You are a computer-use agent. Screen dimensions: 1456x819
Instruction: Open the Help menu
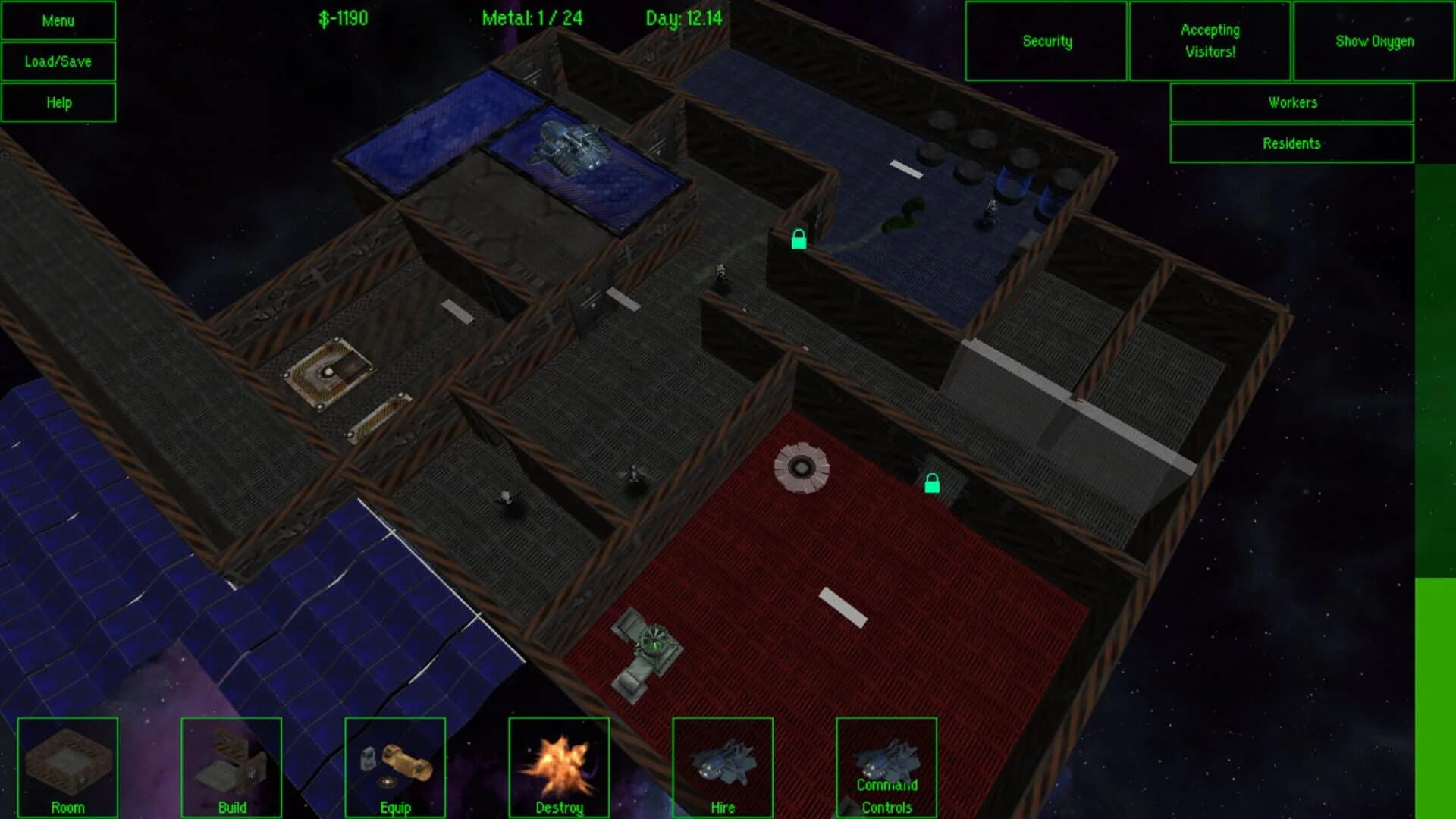(60, 102)
